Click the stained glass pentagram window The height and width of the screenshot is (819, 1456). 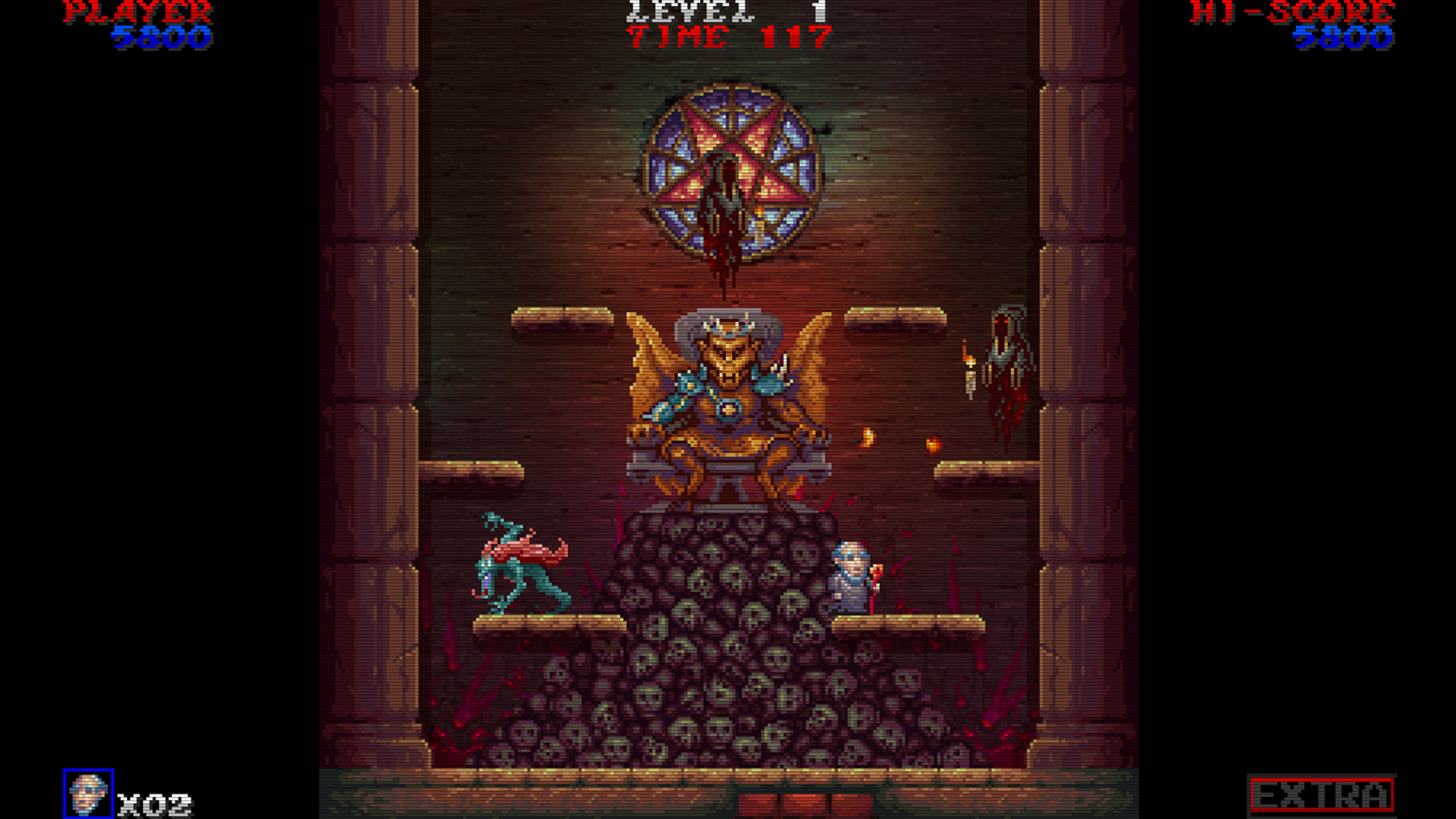[729, 169]
